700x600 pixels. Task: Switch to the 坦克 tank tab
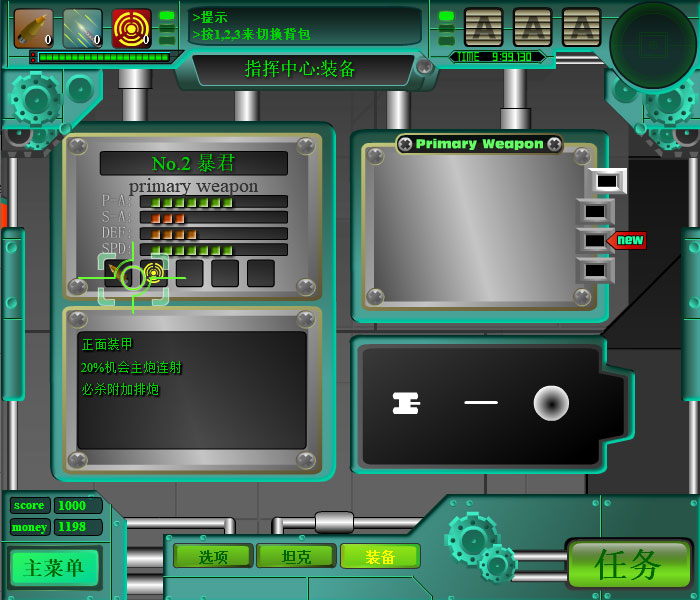(x=296, y=556)
